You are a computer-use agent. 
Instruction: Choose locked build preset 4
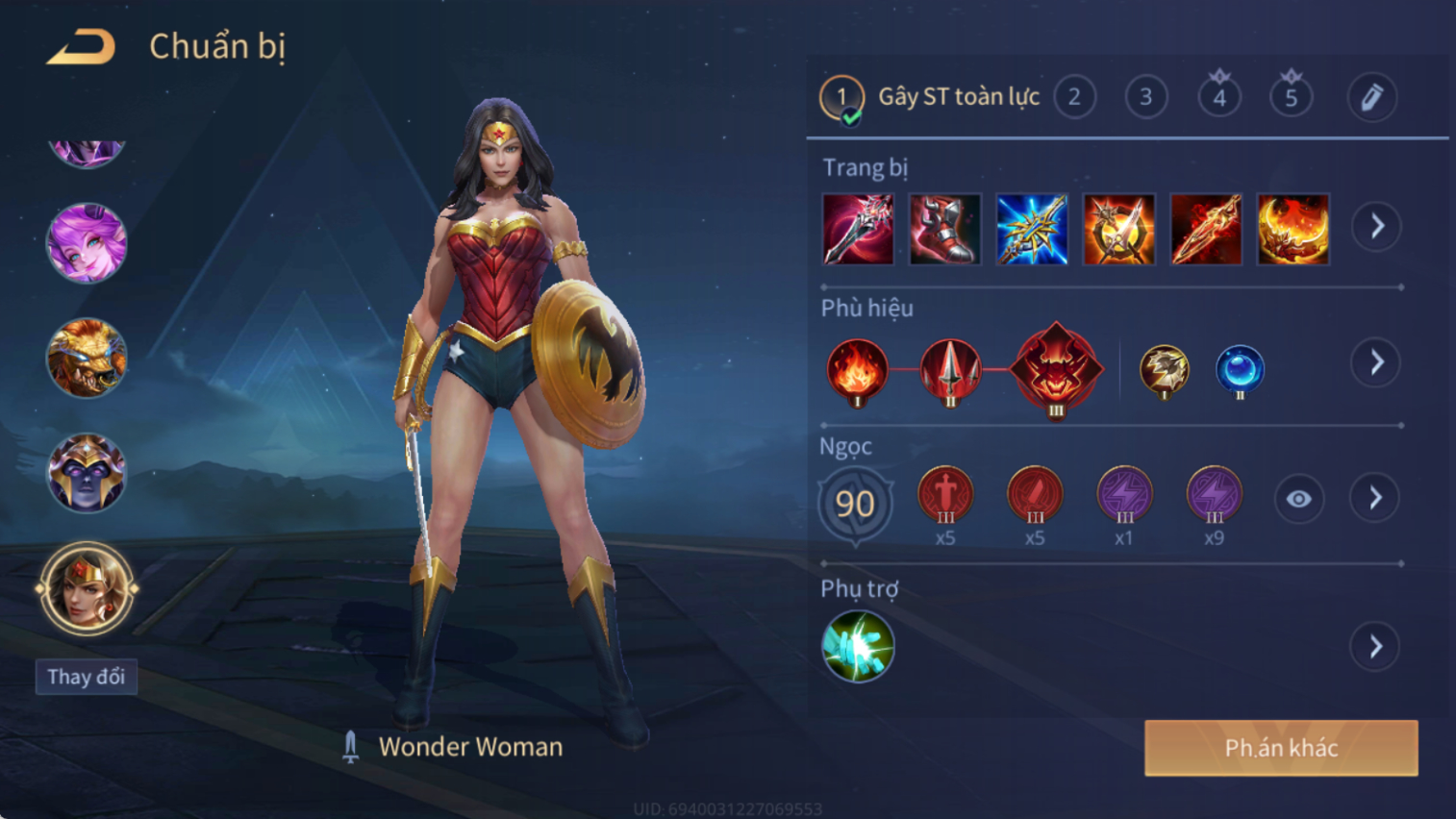[x=1218, y=97]
